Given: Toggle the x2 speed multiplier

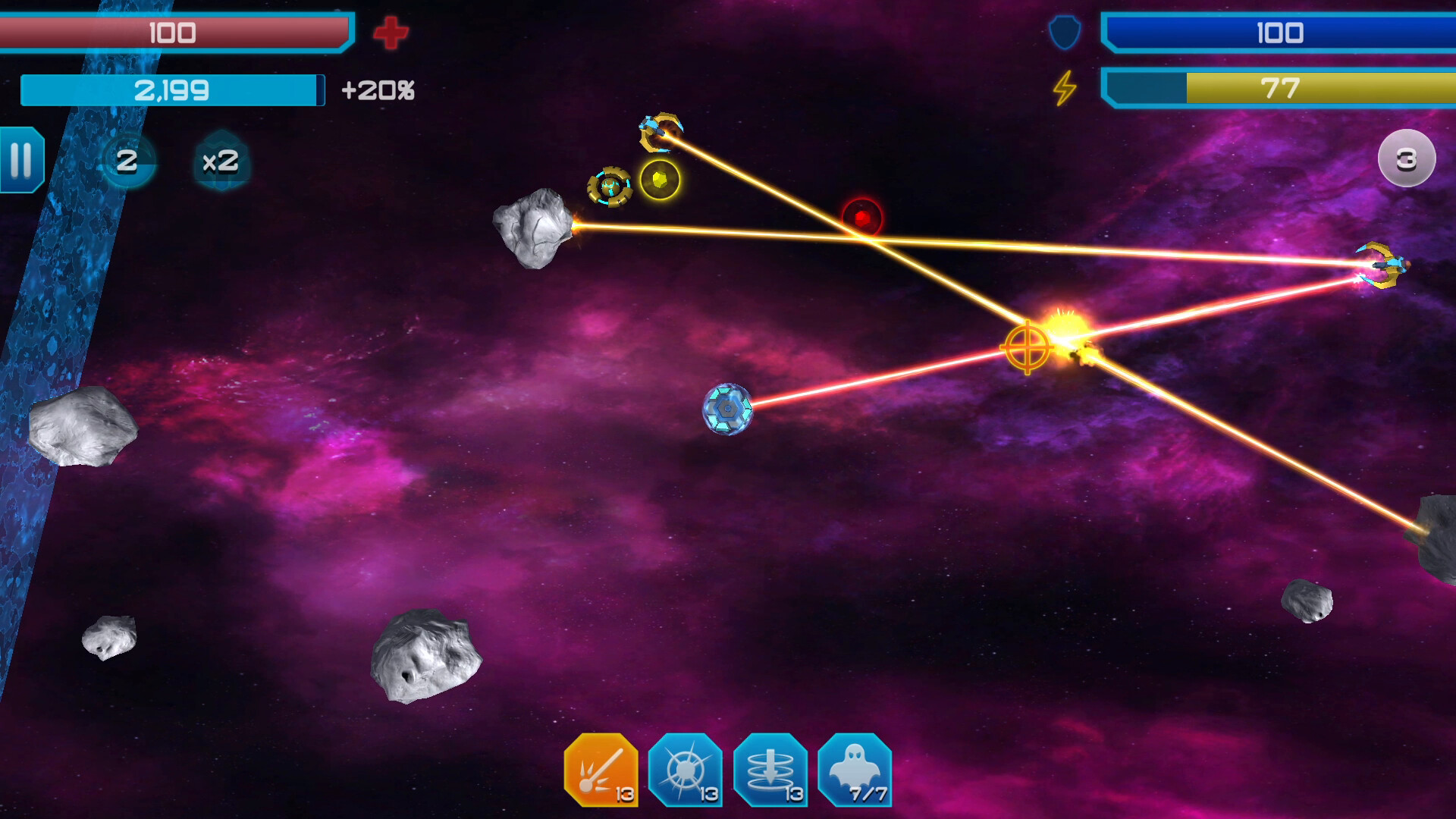Looking at the screenshot, I should (x=221, y=159).
